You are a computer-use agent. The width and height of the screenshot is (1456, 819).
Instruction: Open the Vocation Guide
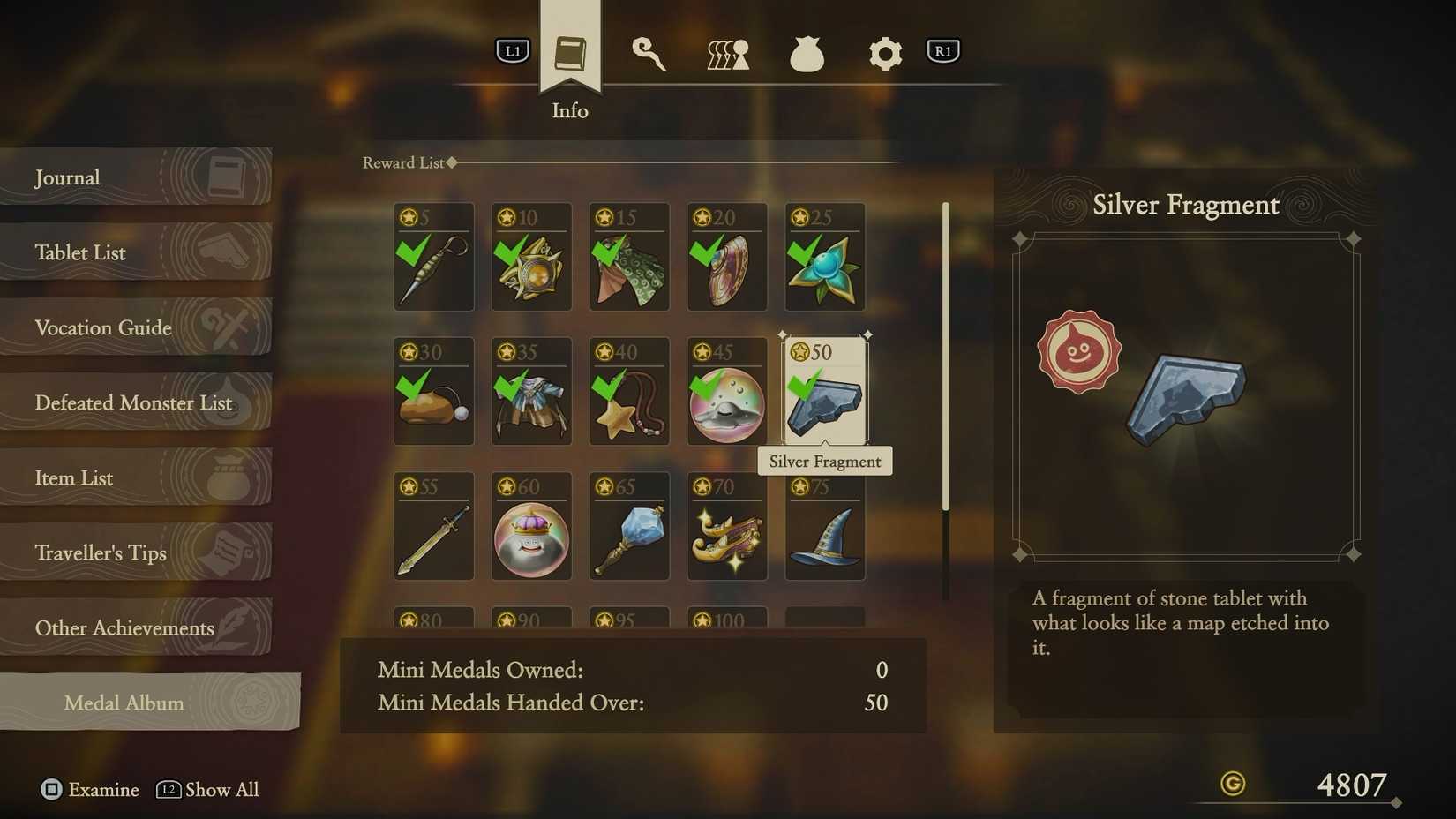click(x=135, y=327)
